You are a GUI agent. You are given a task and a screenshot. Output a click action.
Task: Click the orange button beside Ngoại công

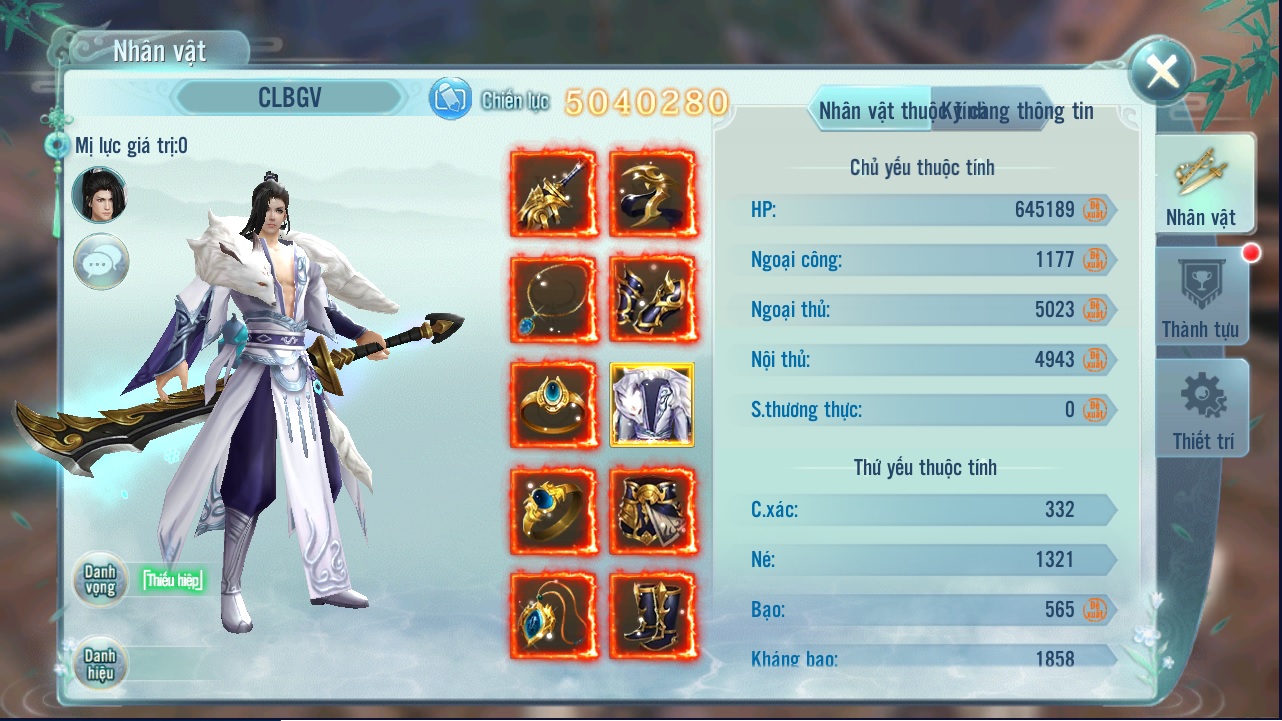pyautogui.click(x=1094, y=260)
